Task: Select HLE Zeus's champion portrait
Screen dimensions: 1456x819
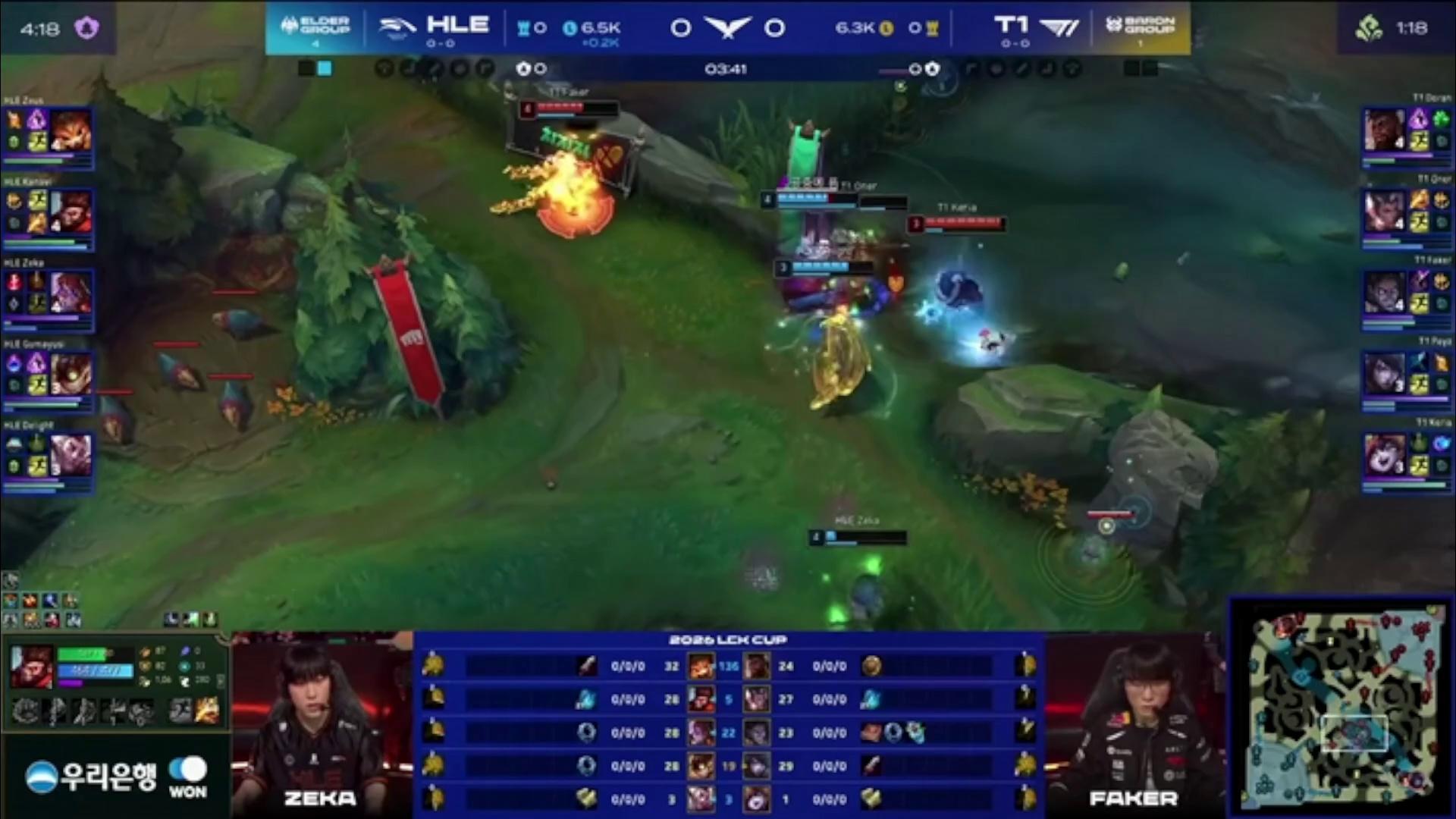Action: pyautogui.click(x=71, y=130)
